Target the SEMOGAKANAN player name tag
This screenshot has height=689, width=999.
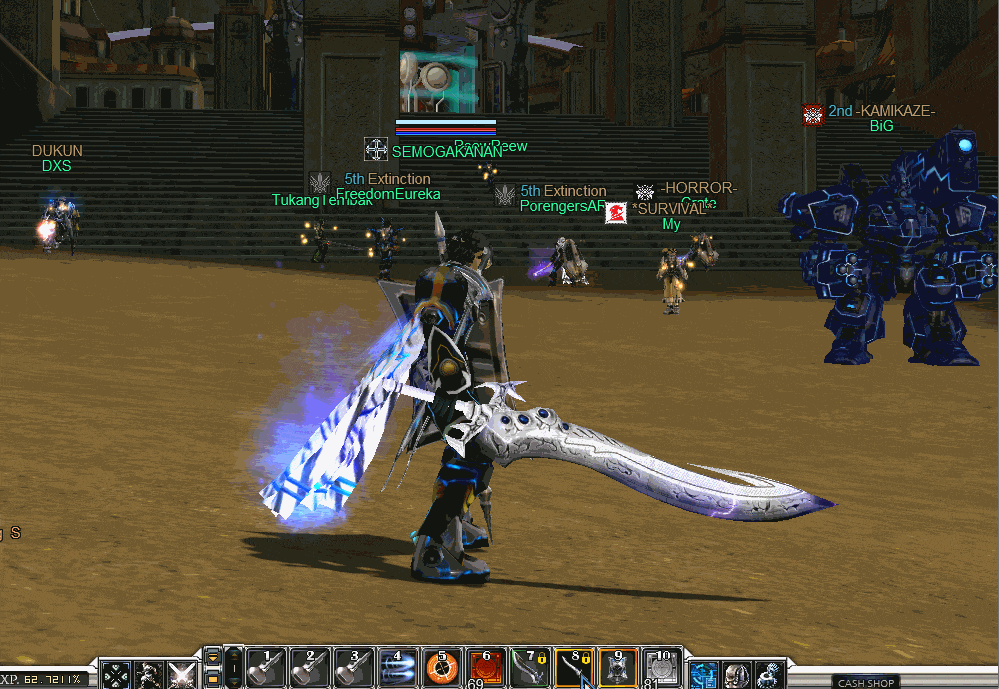pos(446,152)
